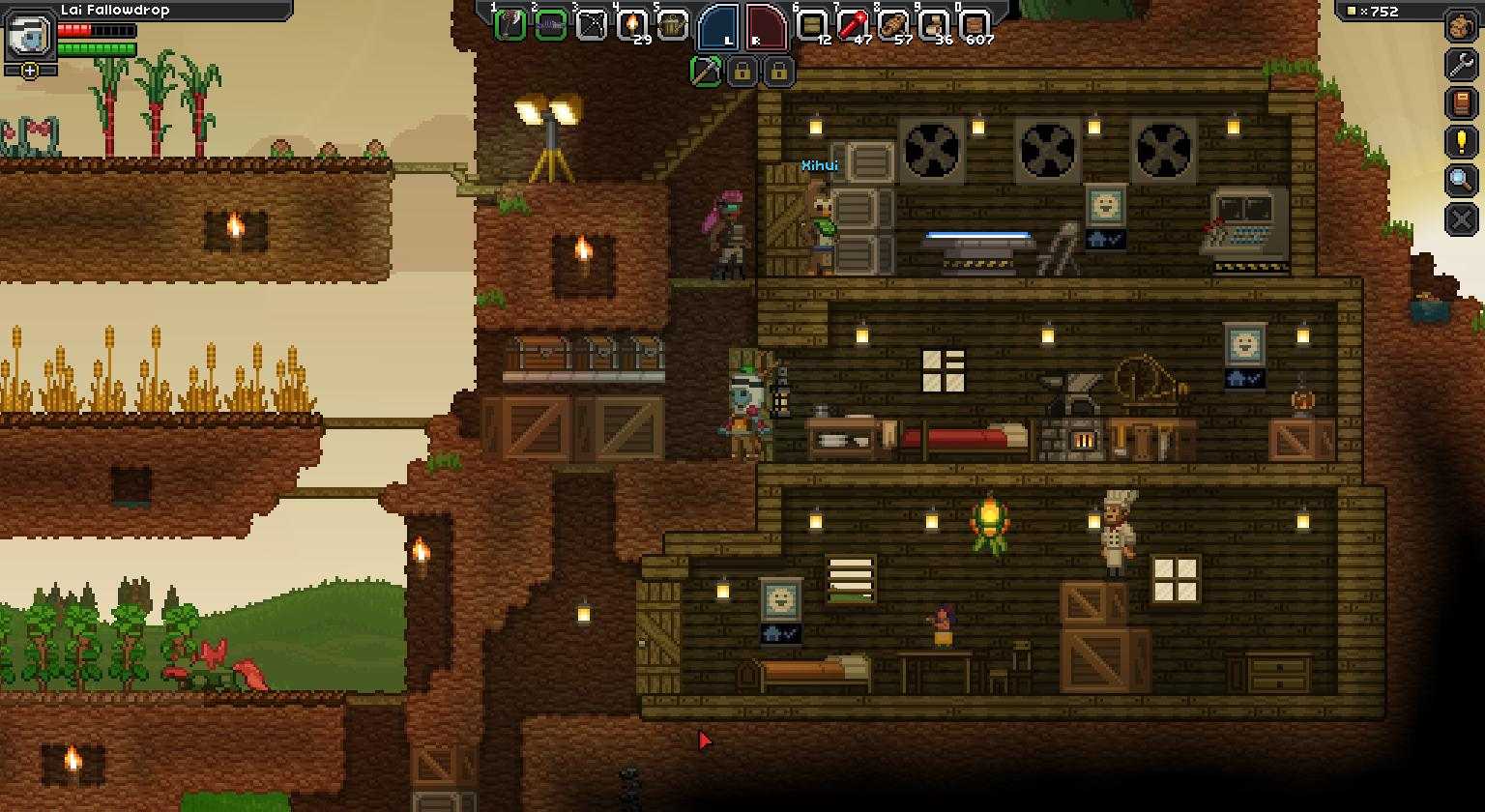Select the axe in hotbar slot 1
Viewport: 1485px width, 812px height.
point(510,24)
